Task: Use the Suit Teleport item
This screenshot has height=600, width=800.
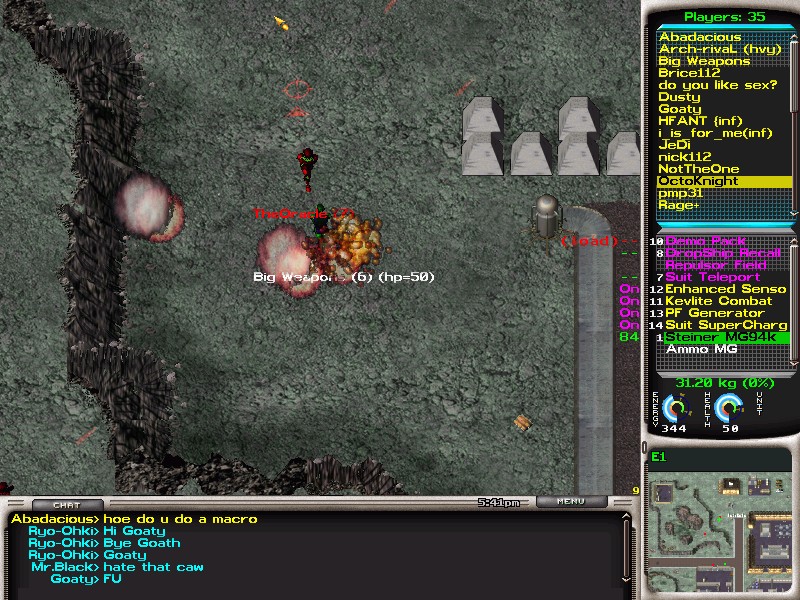Action: tap(712, 277)
